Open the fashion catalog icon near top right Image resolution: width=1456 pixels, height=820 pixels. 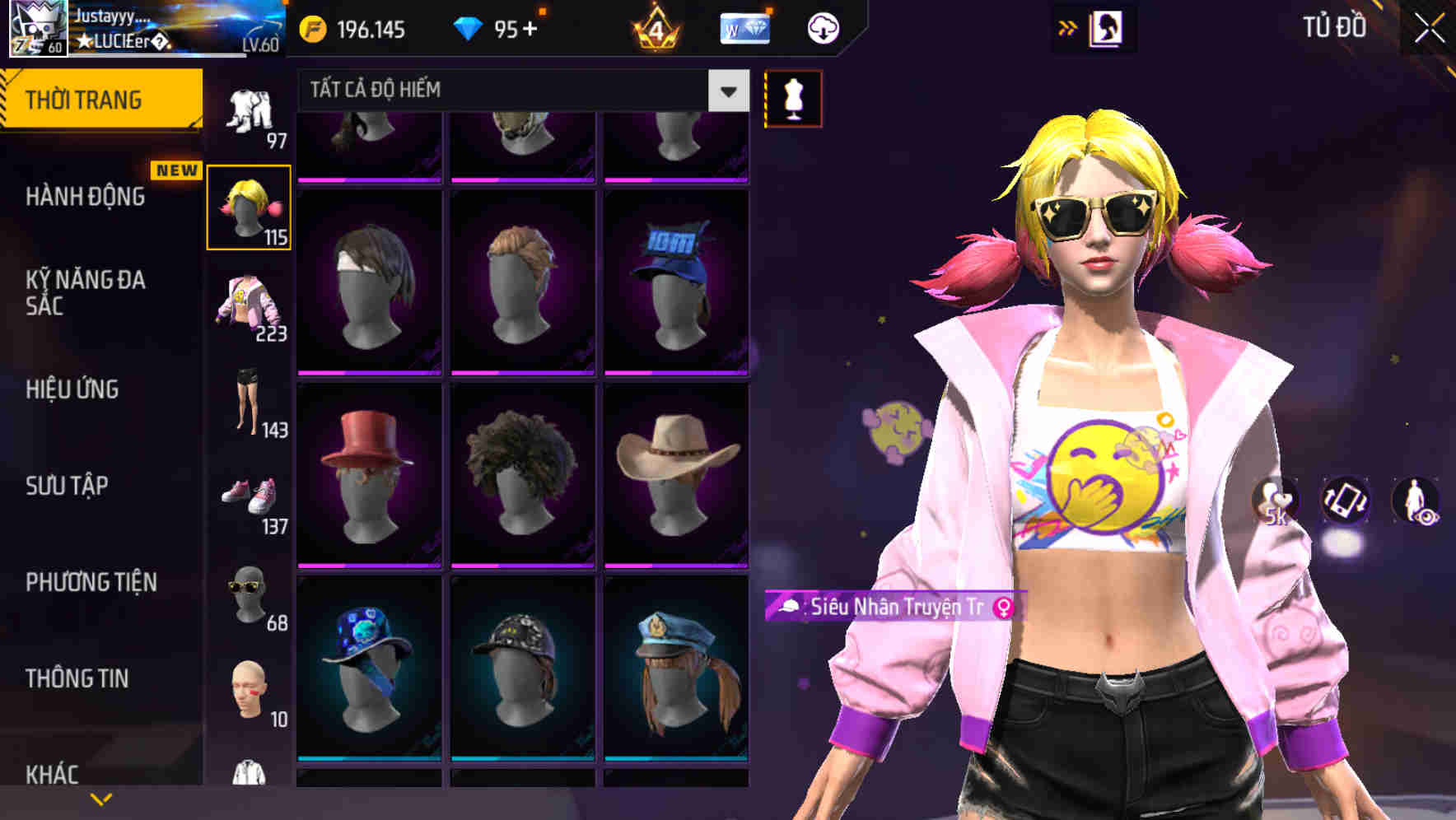pyautogui.click(x=1107, y=27)
